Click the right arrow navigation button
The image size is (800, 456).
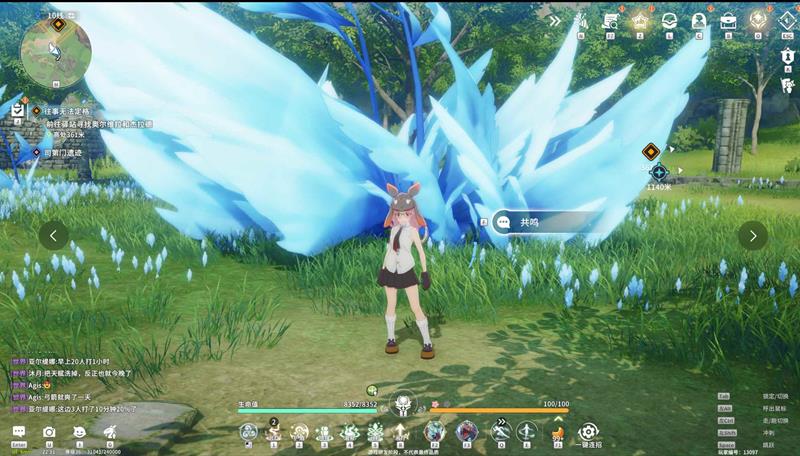tap(753, 235)
